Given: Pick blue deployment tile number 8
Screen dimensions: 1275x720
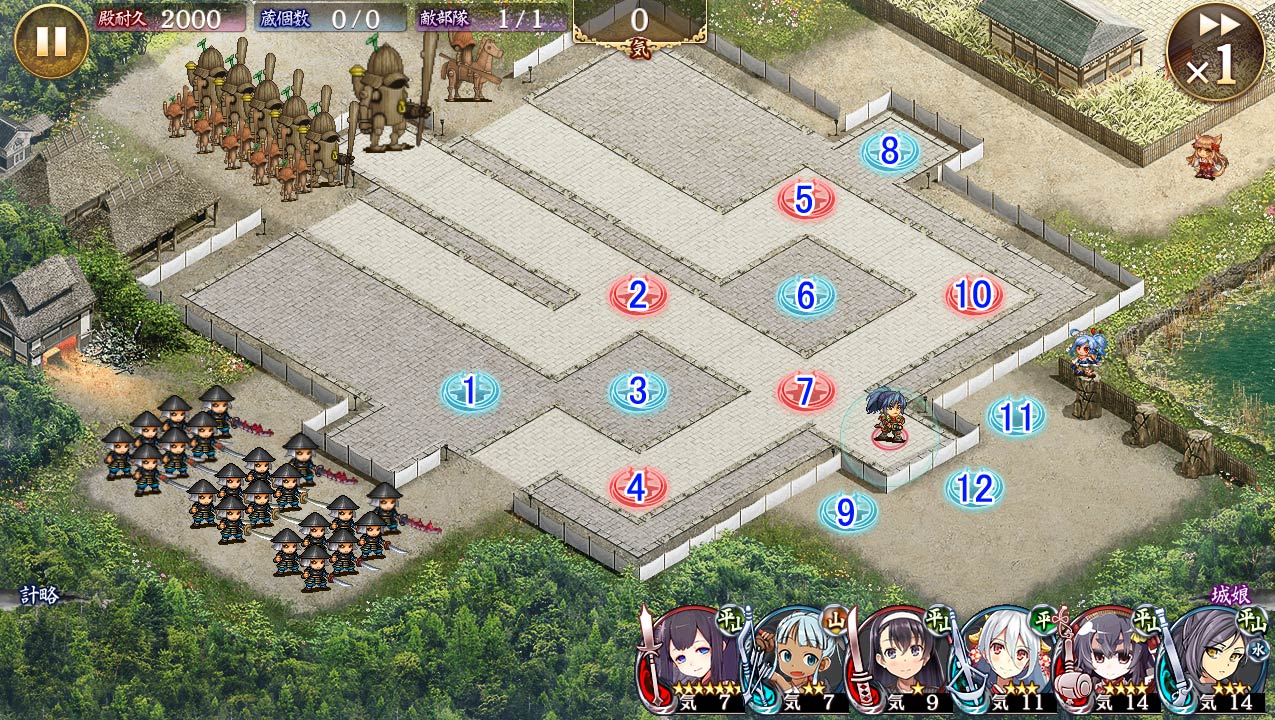Looking at the screenshot, I should coord(890,152).
